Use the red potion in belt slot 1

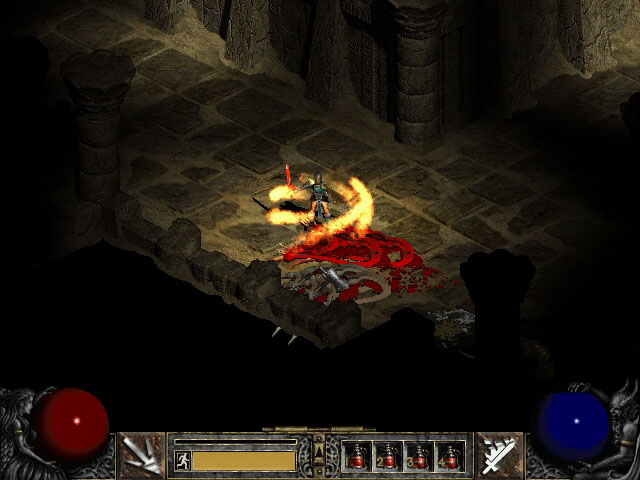coord(359,456)
